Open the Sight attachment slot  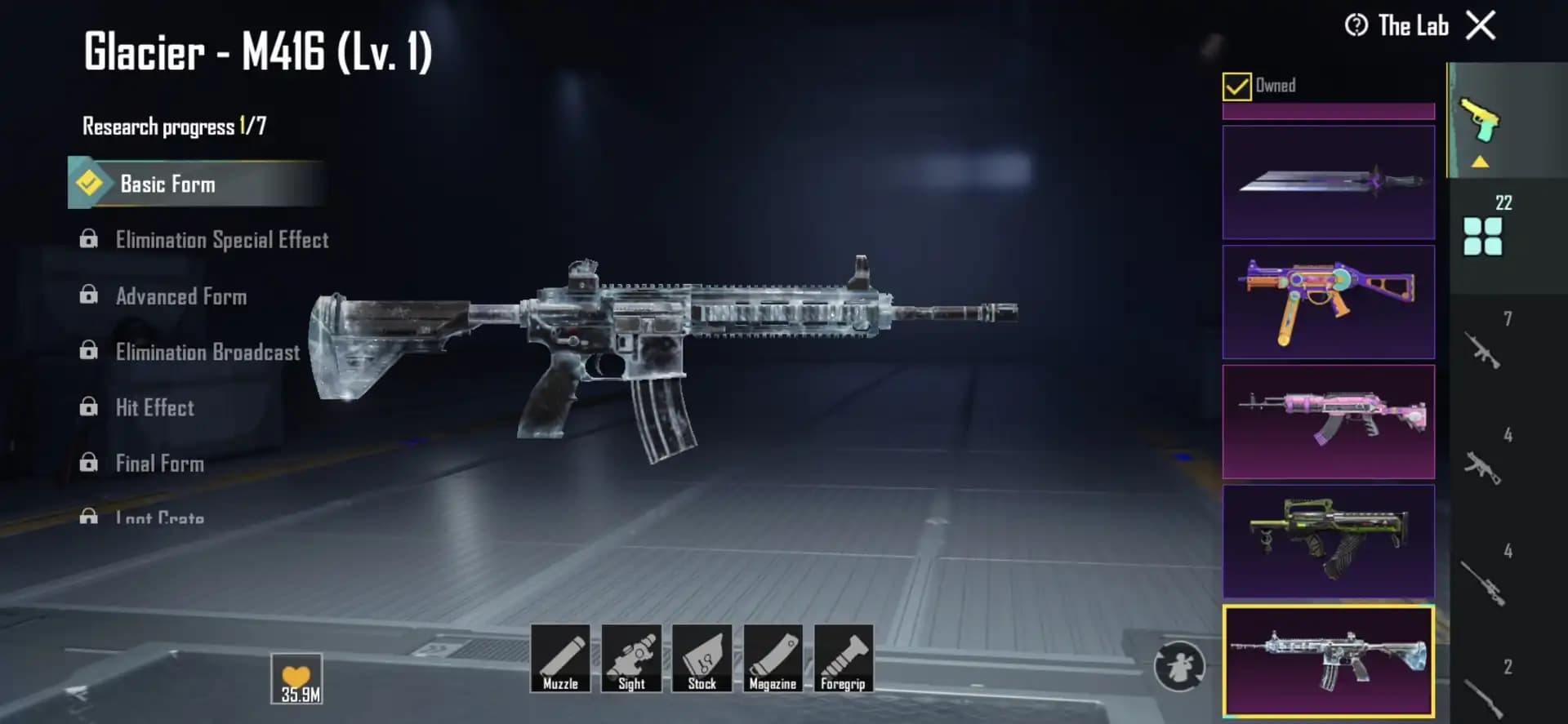click(x=632, y=660)
